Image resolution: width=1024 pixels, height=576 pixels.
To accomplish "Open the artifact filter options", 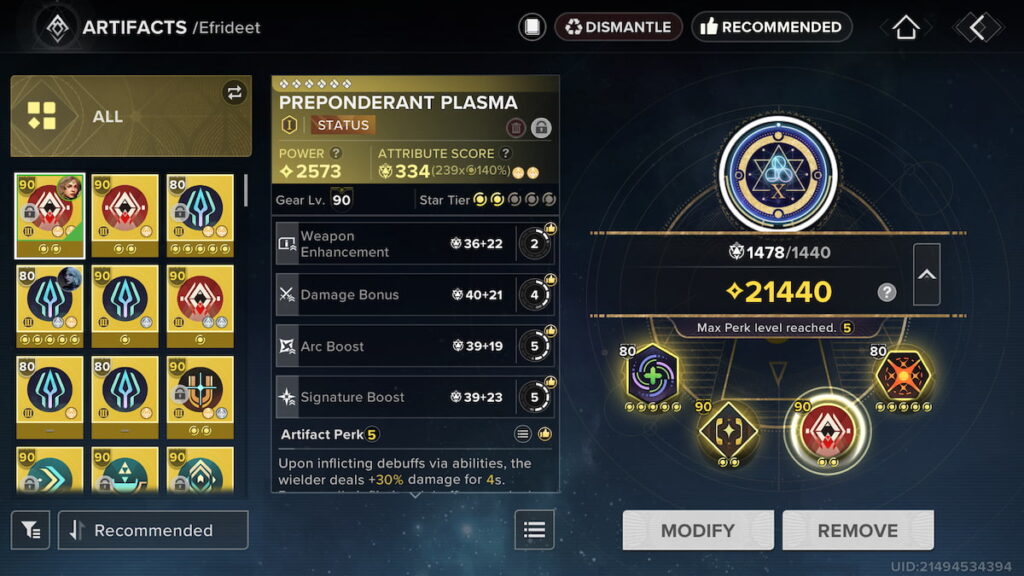I will coord(31,530).
